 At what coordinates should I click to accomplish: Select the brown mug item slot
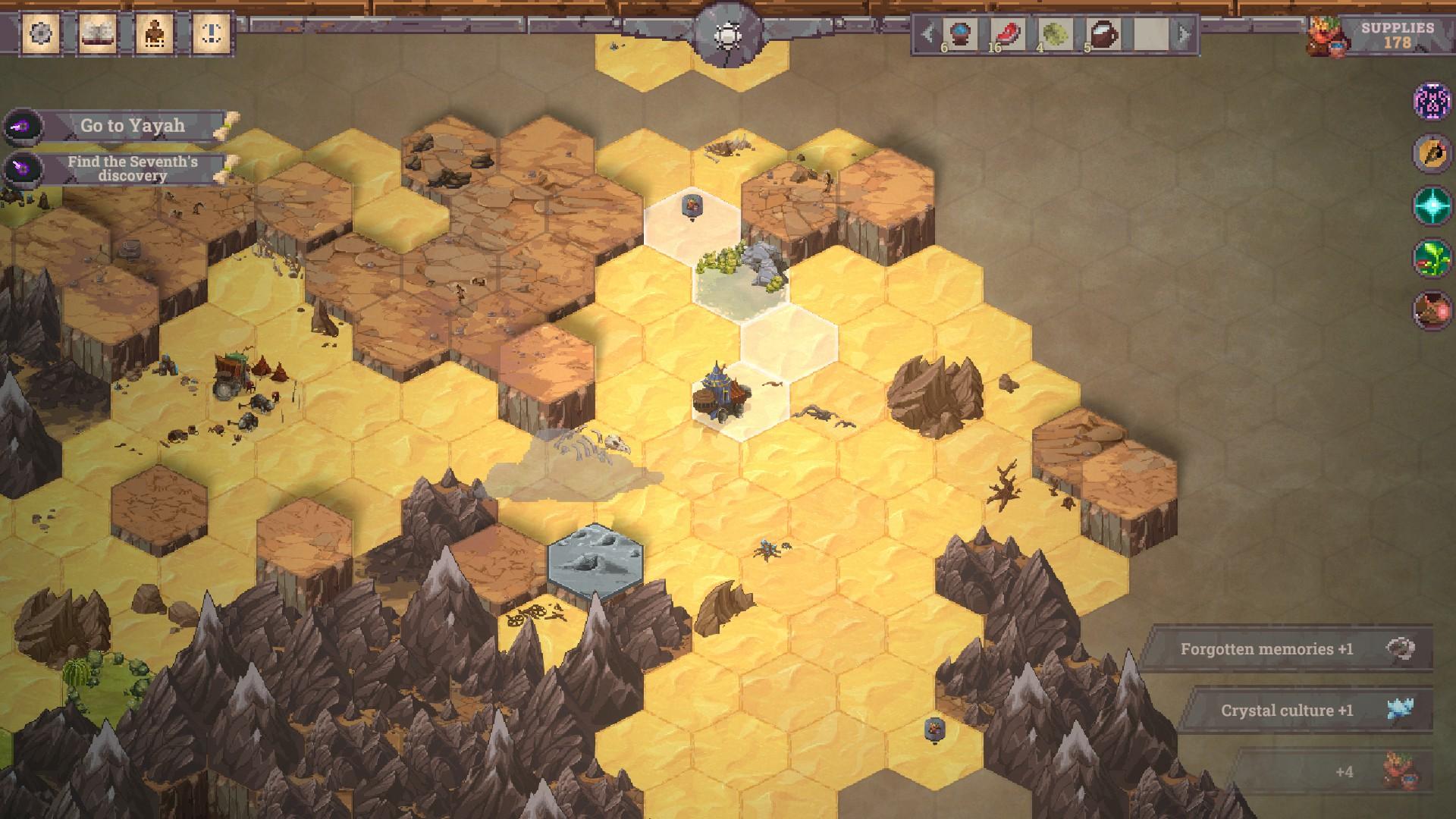tap(1102, 34)
